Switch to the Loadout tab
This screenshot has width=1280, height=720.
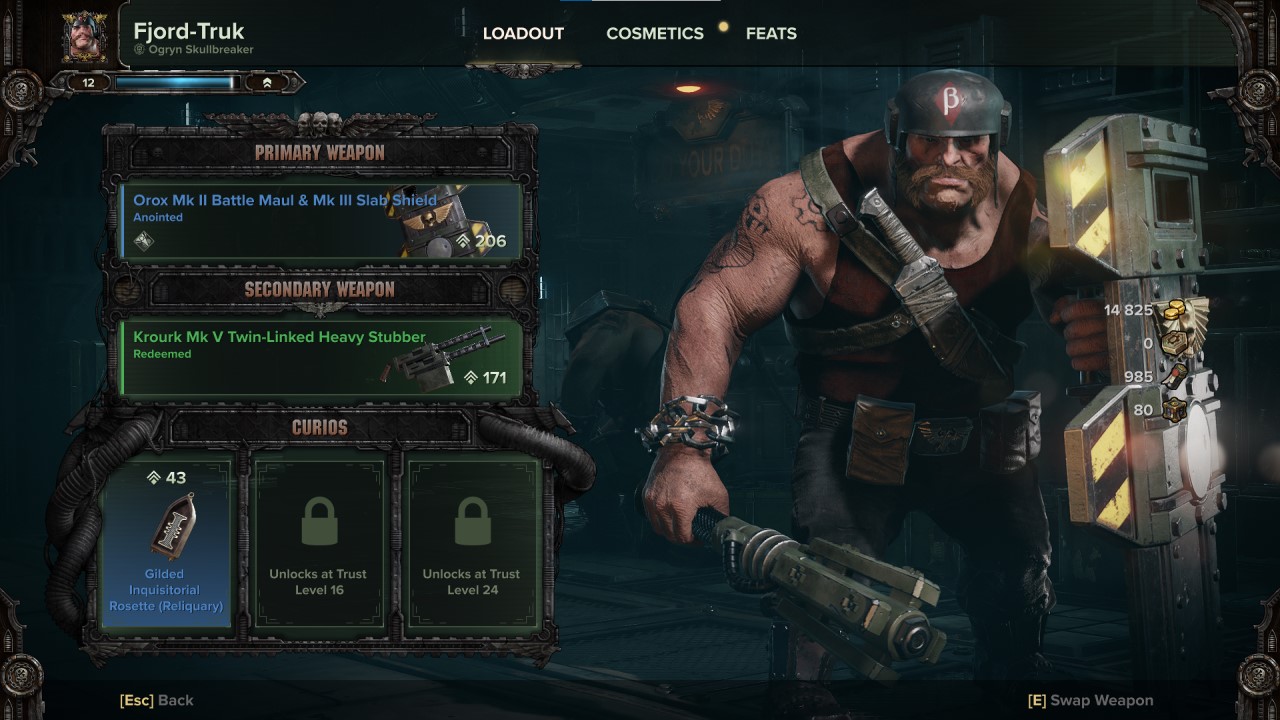pos(523,34)
